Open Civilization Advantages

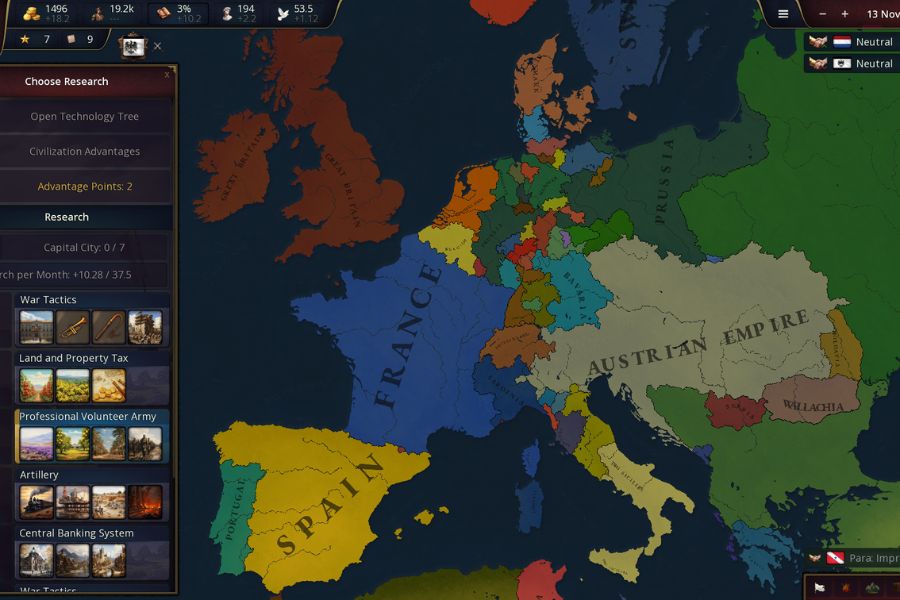coord(85,151)
